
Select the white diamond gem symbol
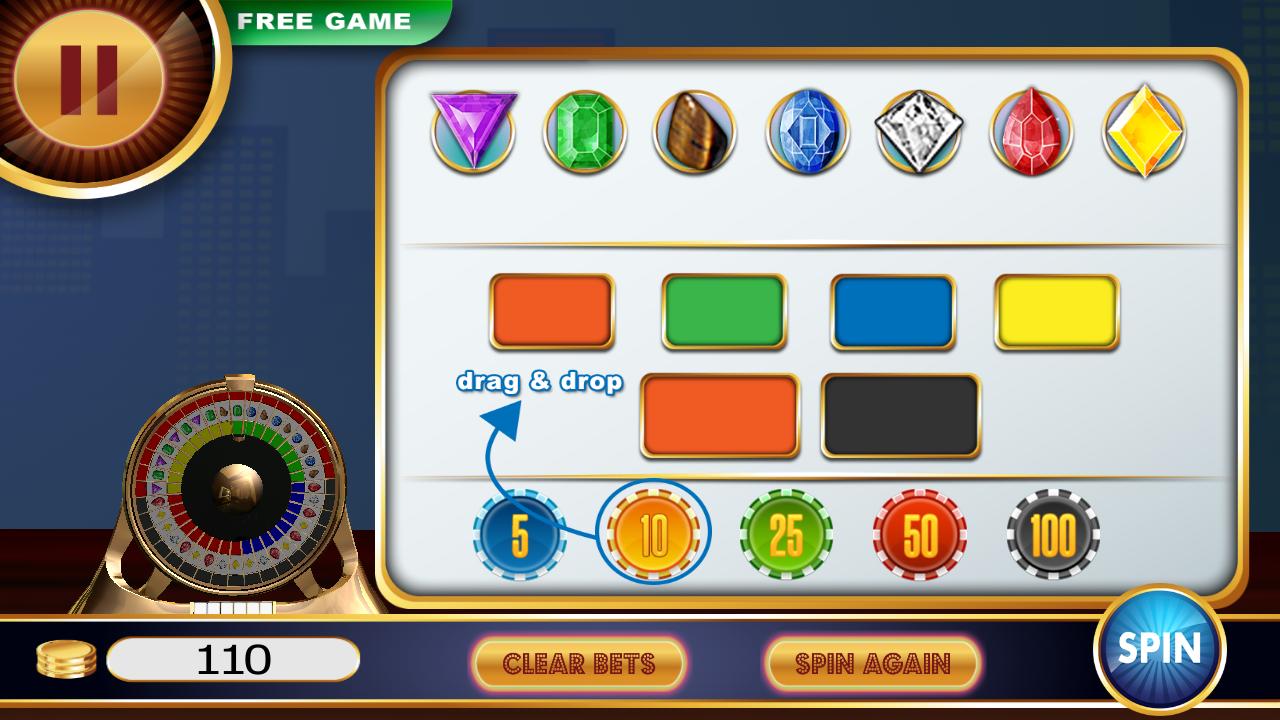tap(920, 131)
